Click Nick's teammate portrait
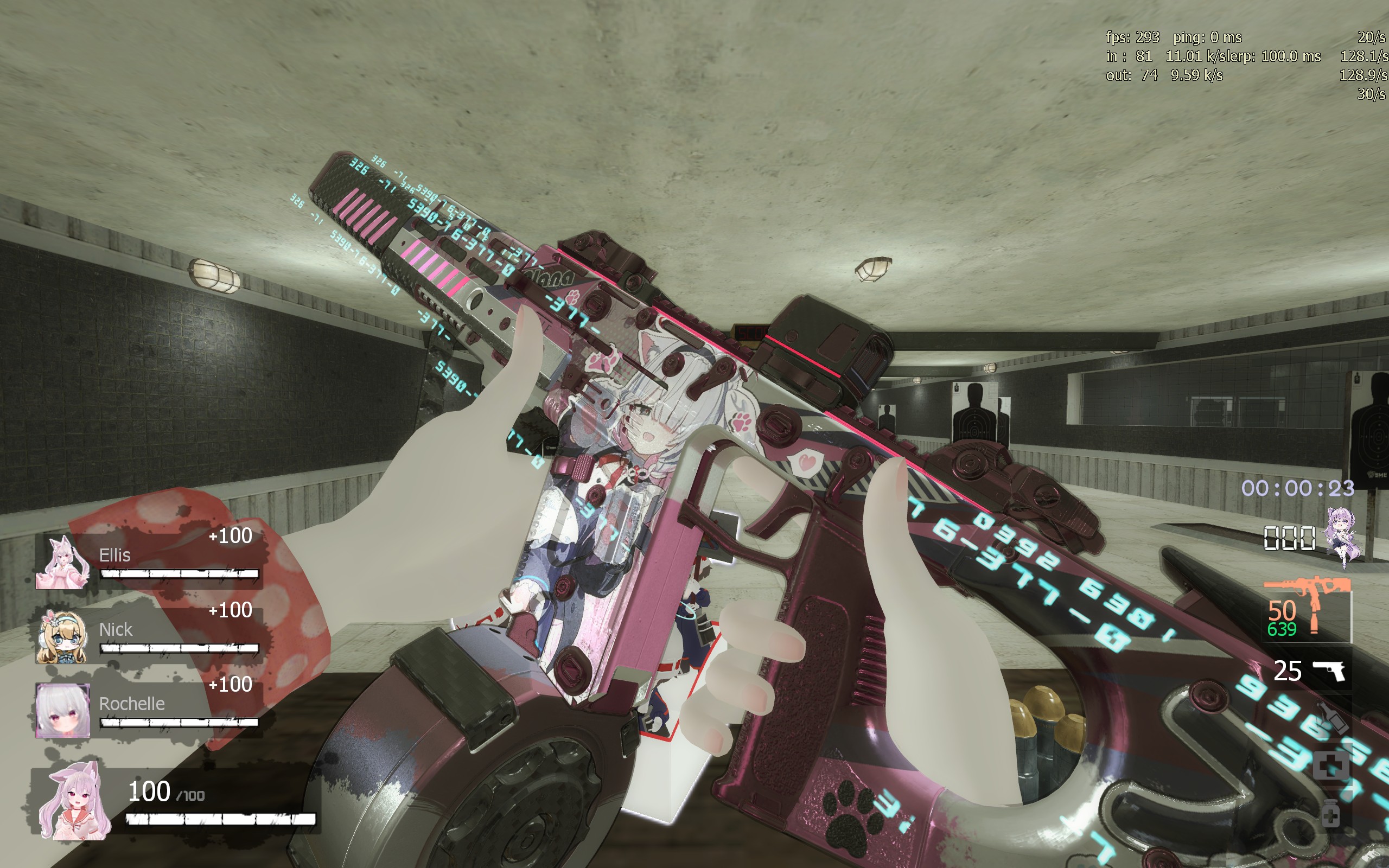 tap(62, 637)
